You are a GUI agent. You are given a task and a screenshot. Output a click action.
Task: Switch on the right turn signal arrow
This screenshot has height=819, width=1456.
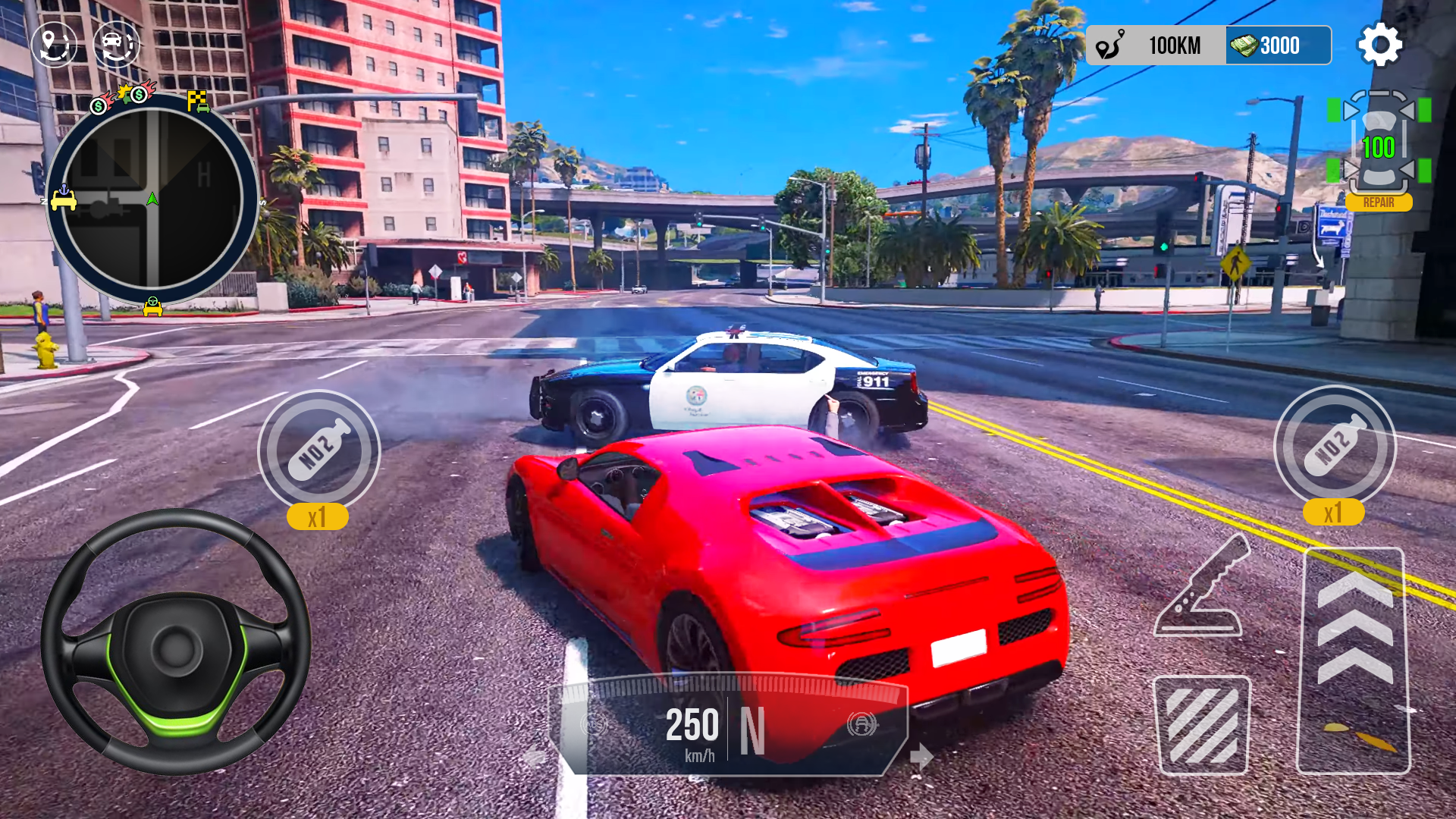[921, 756]
